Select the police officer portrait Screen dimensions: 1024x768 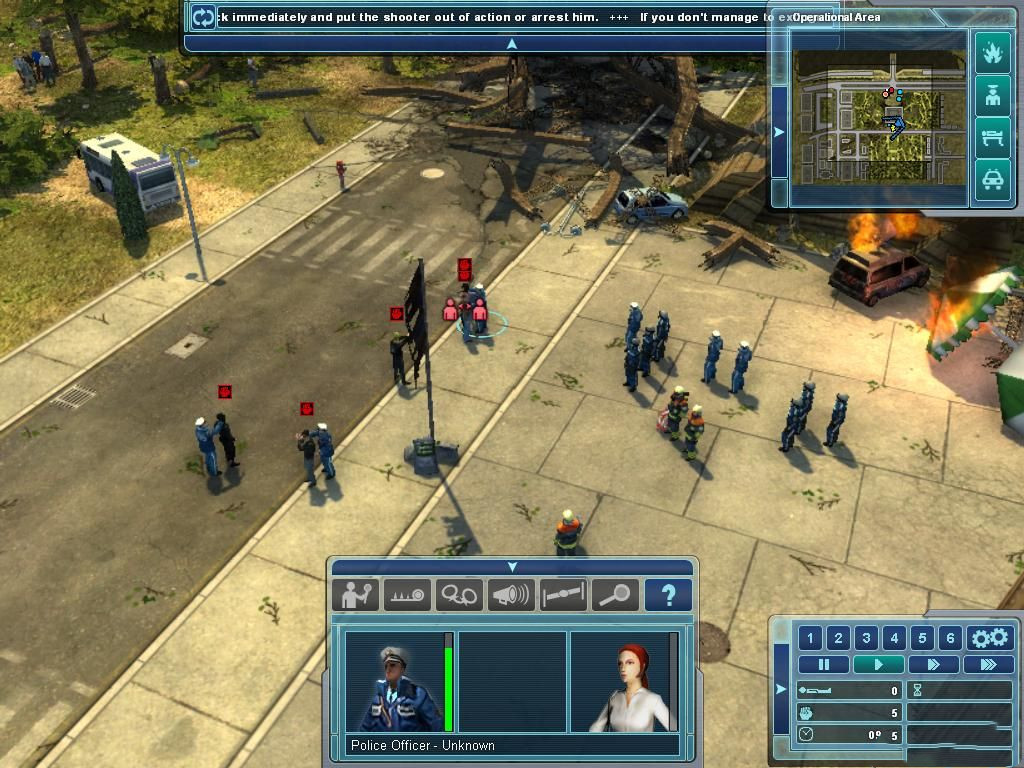pos(393,681)
